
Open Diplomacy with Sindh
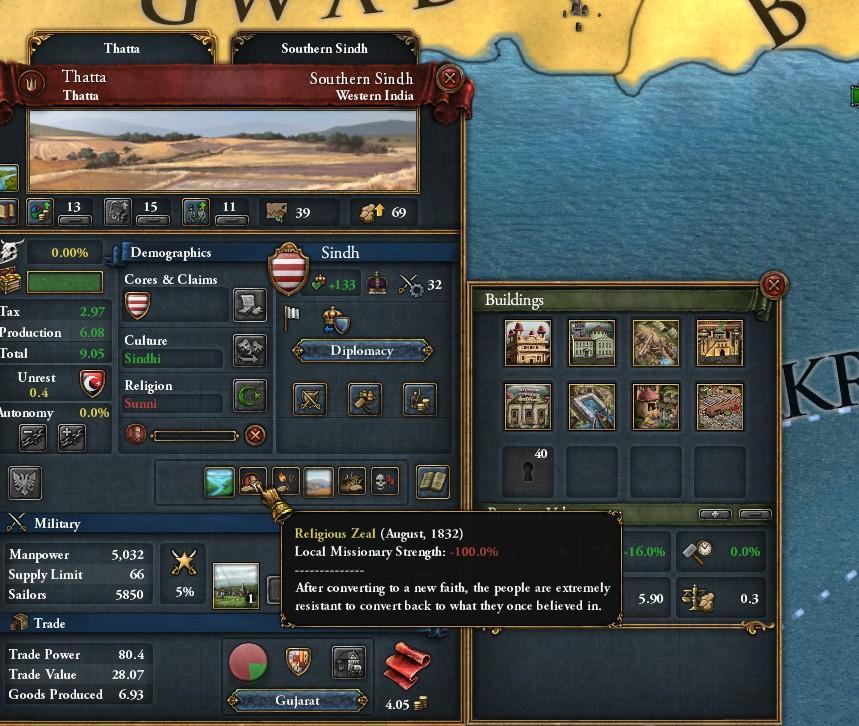click(362, 350)
